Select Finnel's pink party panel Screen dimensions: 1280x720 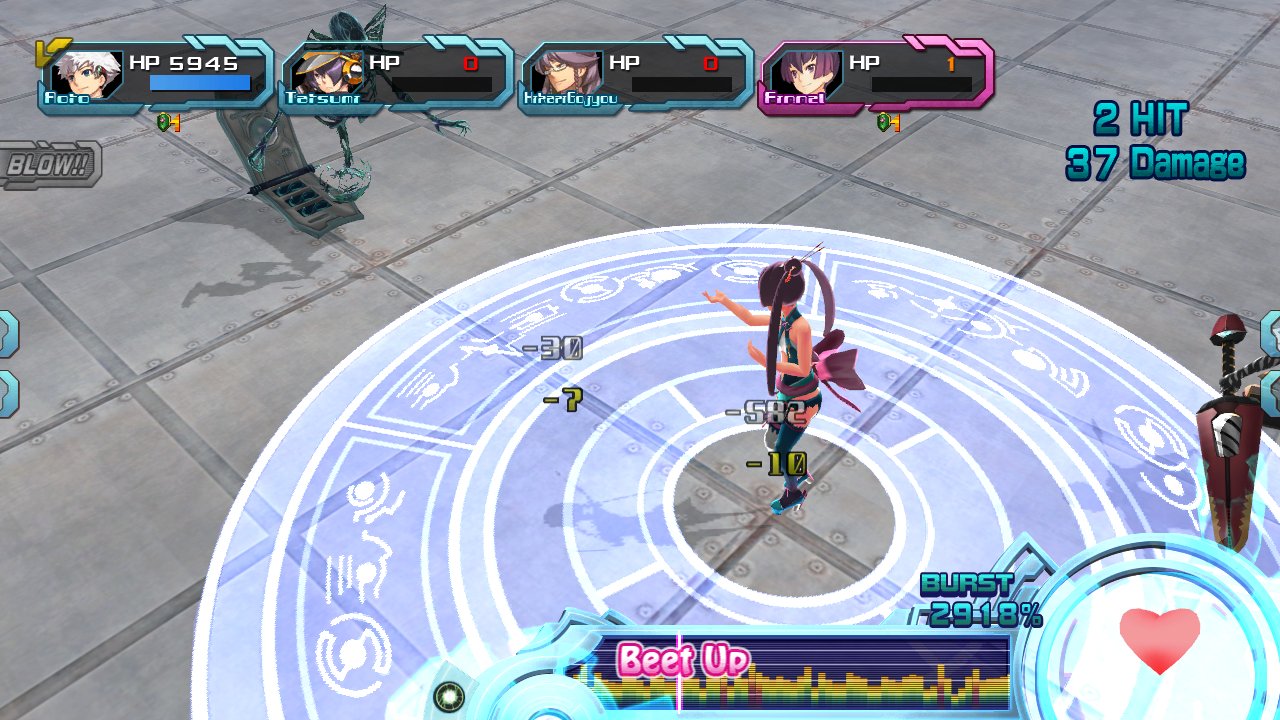point(877,75)
